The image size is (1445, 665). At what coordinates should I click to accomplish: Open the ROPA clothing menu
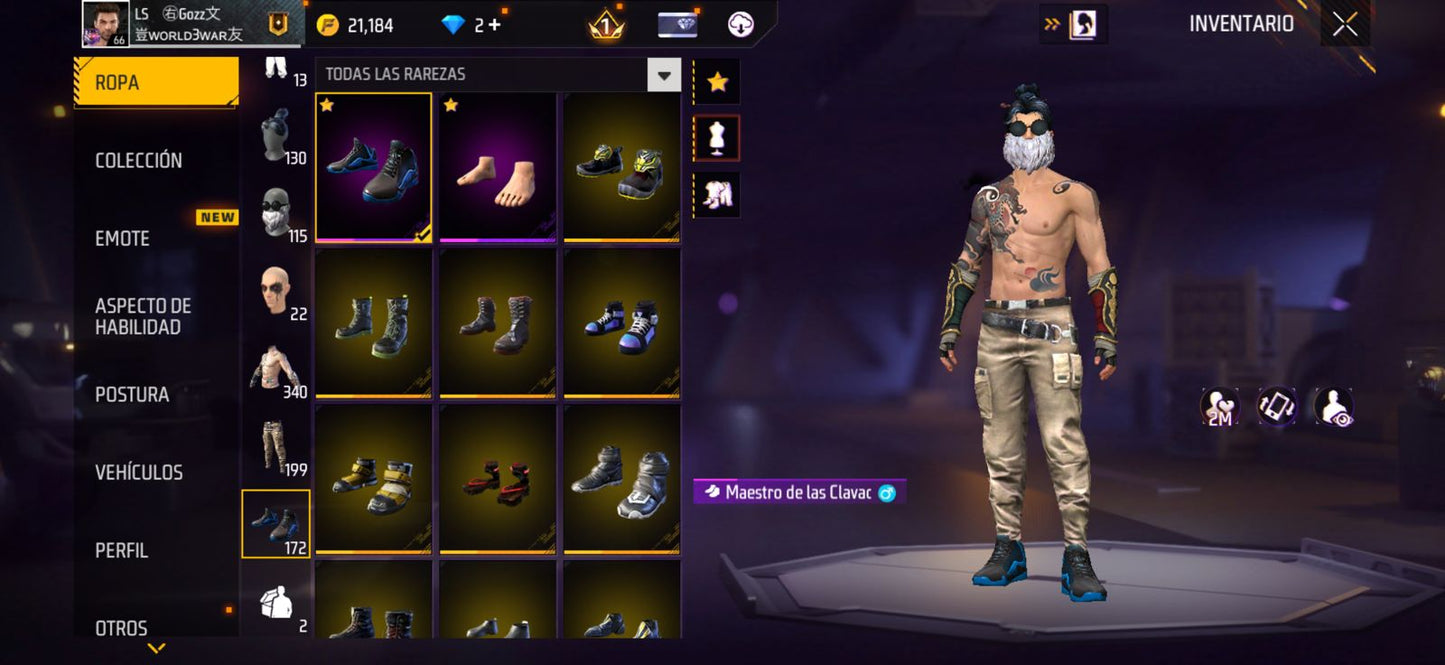click(155, 82)
